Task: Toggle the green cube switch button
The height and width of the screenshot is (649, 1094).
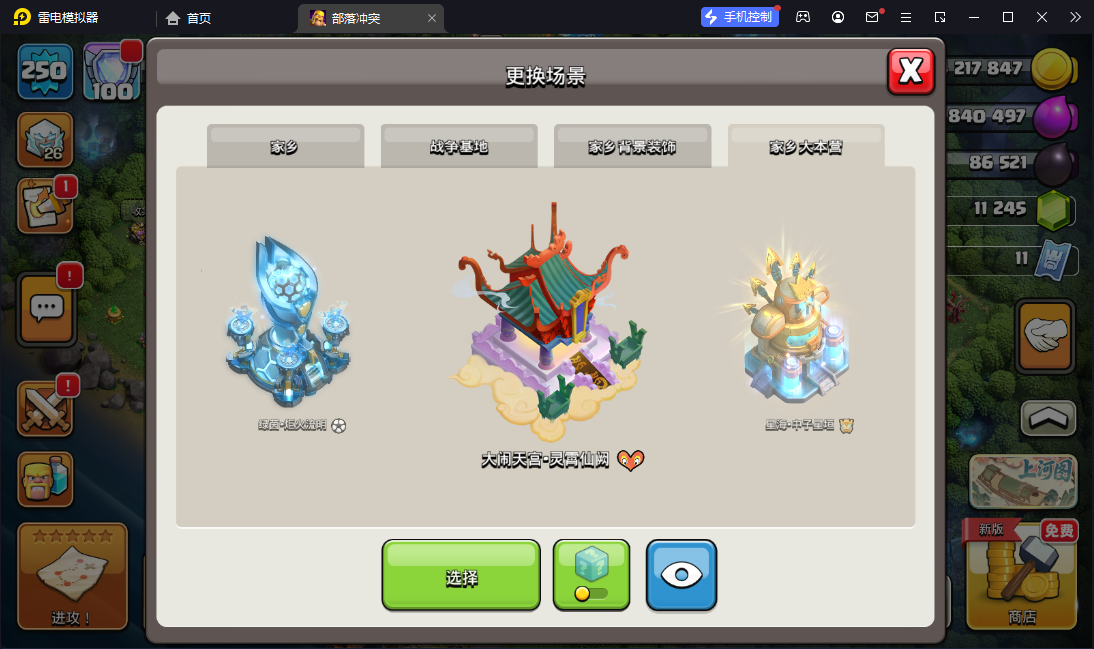Action: (x=591, y=575)
